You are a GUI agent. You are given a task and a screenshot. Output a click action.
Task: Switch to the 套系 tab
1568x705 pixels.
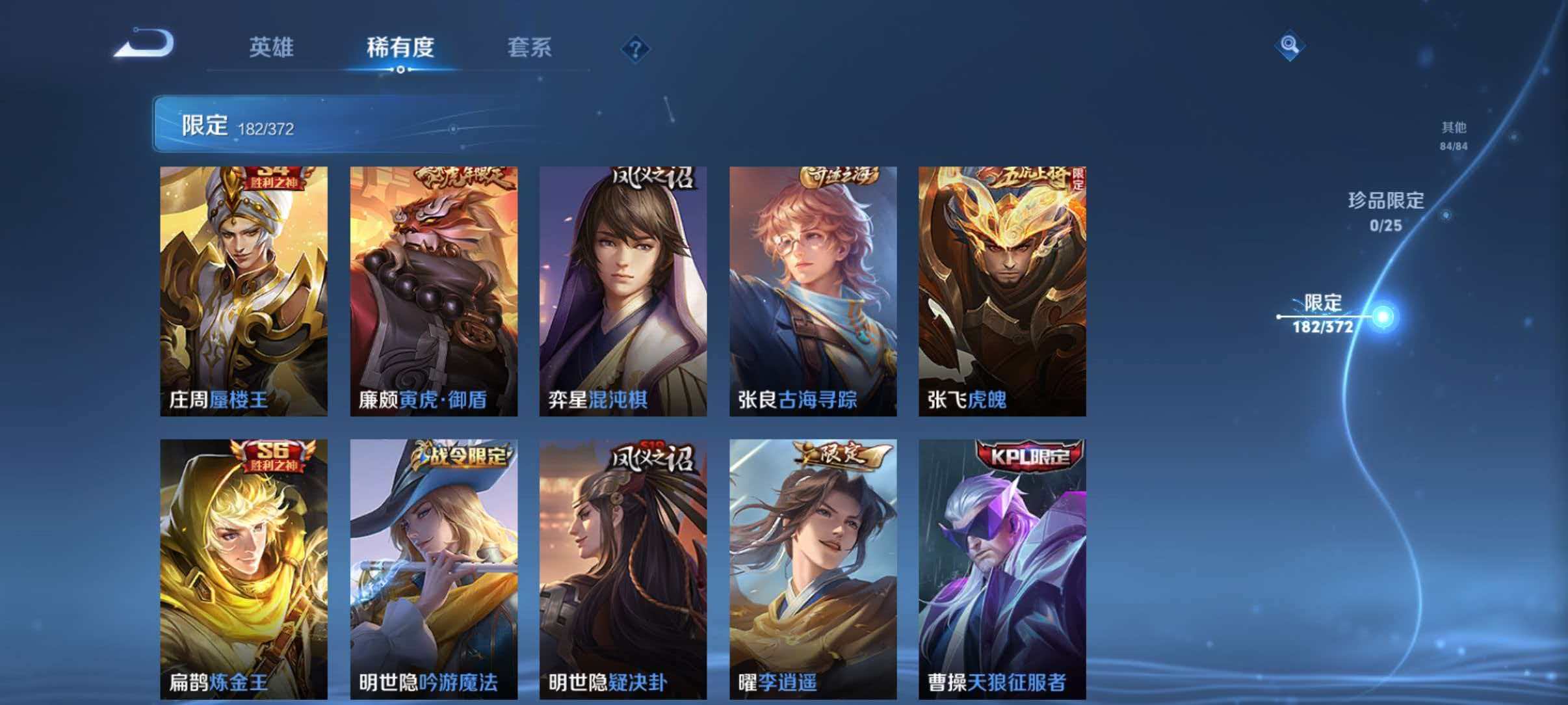pos(529,48)
